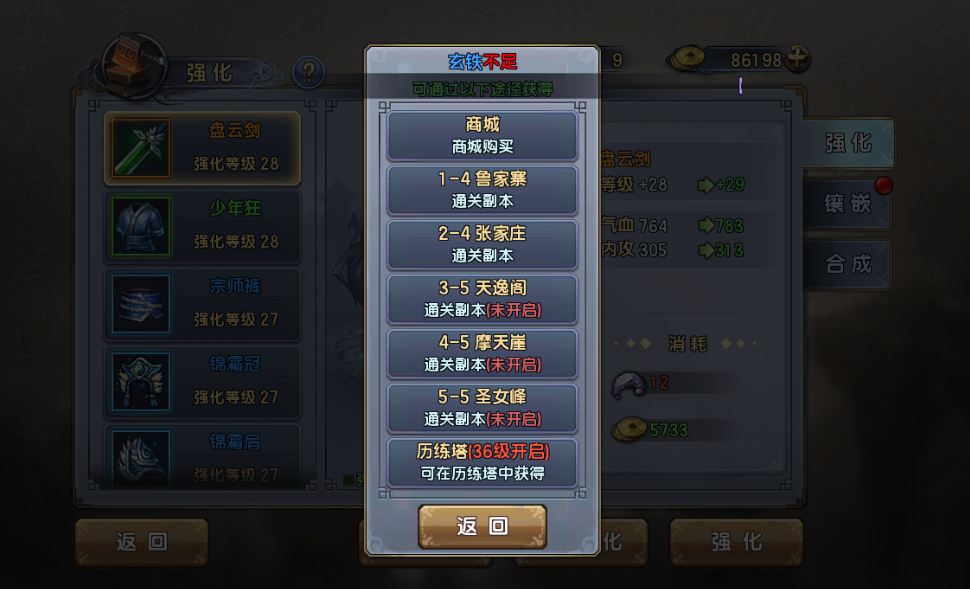Close the popup with the 返回 button

[x=482, y=527]
